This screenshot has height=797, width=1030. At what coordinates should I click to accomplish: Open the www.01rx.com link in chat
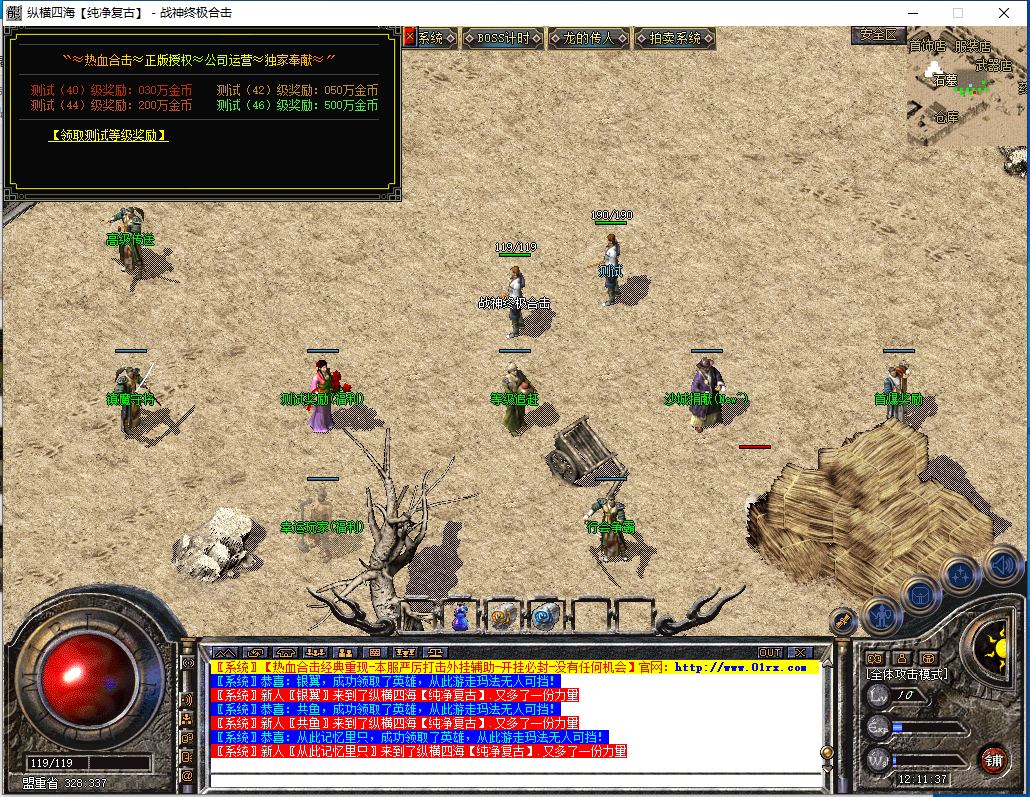tap(740, 667)
